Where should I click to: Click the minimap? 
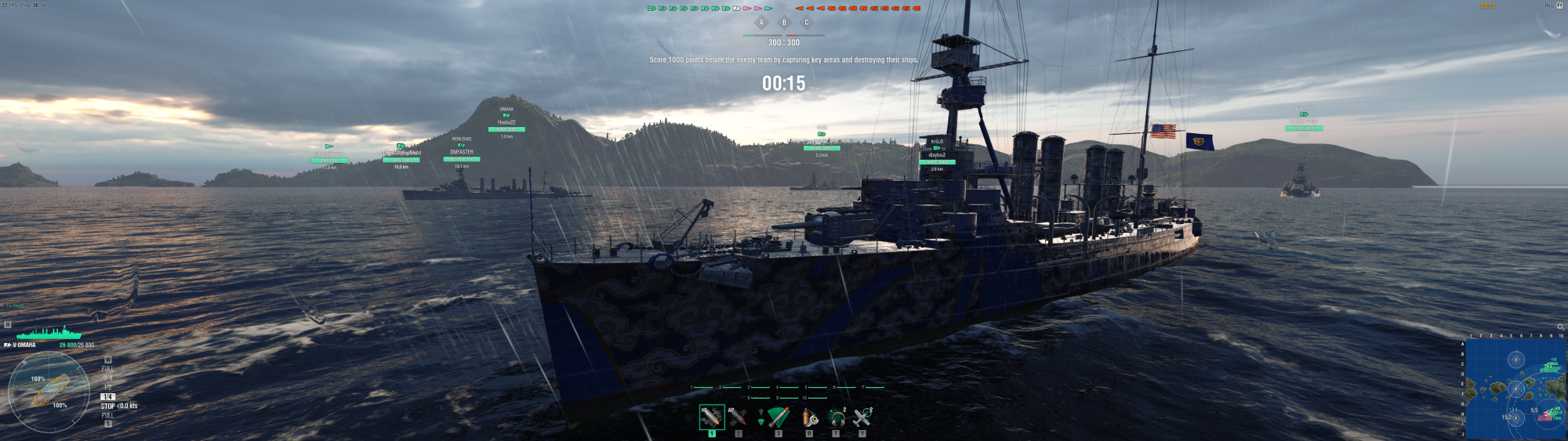coord(1515,389)
